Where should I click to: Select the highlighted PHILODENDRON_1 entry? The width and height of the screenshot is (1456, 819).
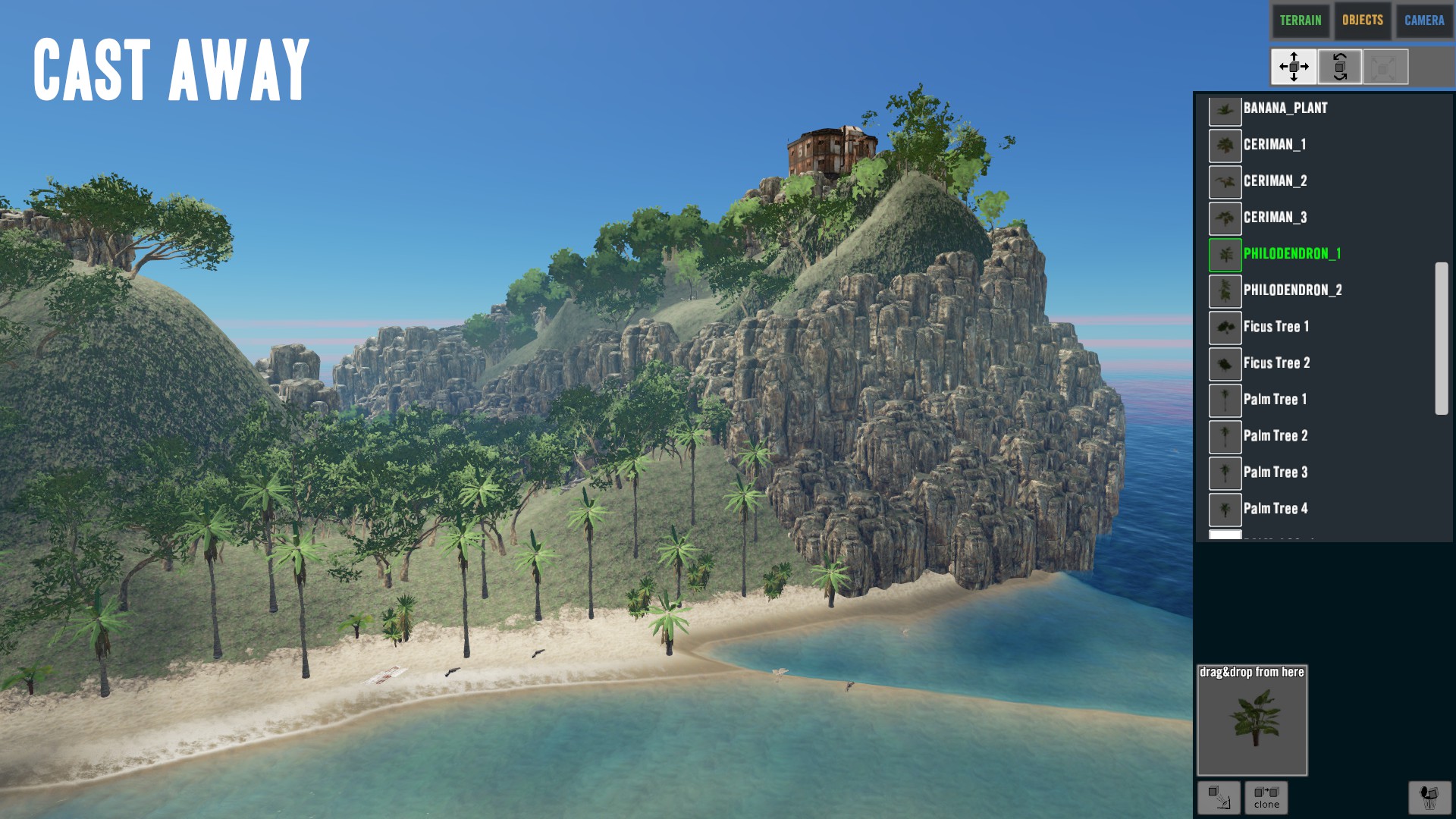(1291, 254)
